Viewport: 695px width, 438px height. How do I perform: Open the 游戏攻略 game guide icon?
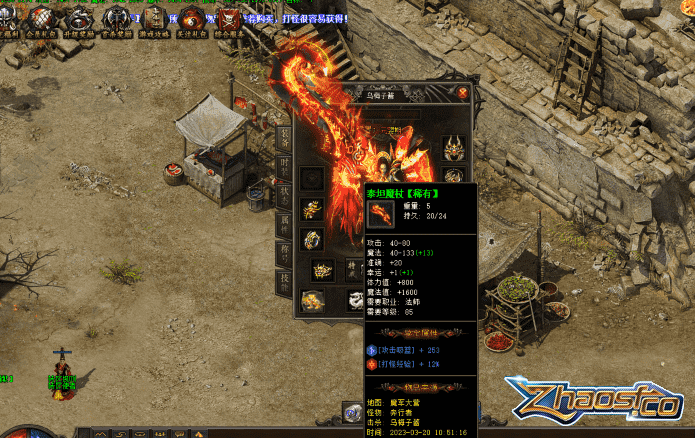[155, 17]
